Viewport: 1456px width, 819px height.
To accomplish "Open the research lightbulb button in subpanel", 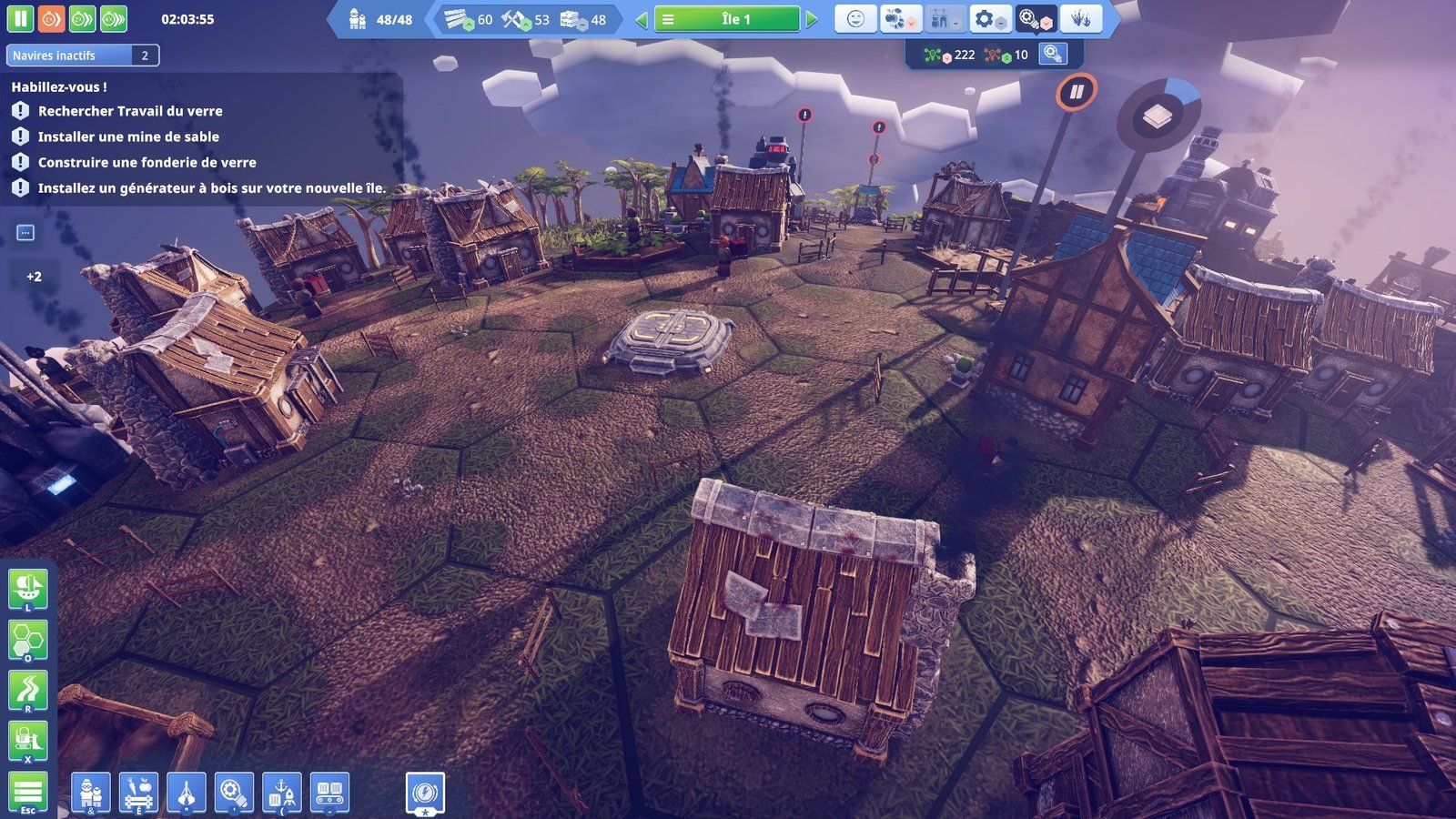I will coord(1053,55).
